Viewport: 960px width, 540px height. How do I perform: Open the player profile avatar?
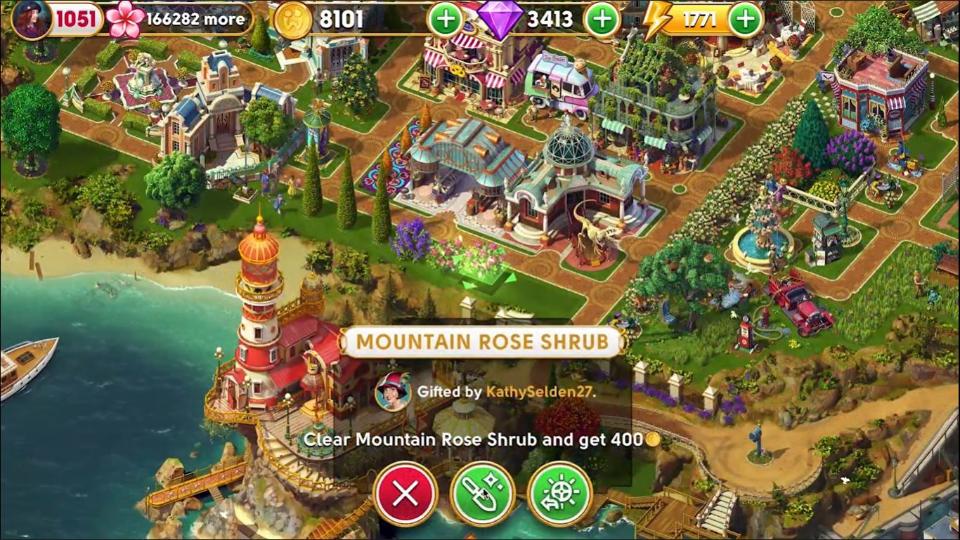tap(31, 18)
